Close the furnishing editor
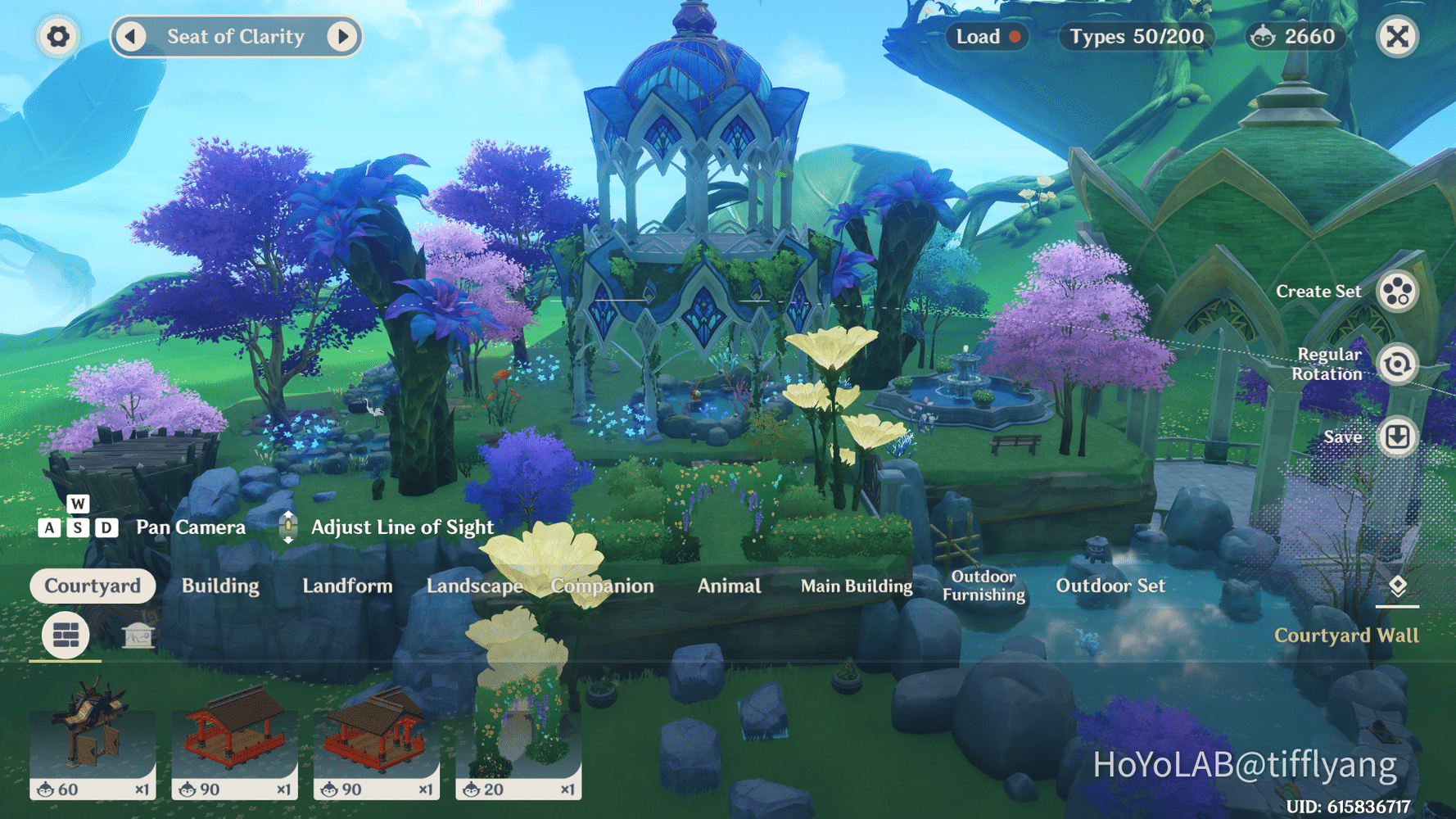 [1397, 37]
